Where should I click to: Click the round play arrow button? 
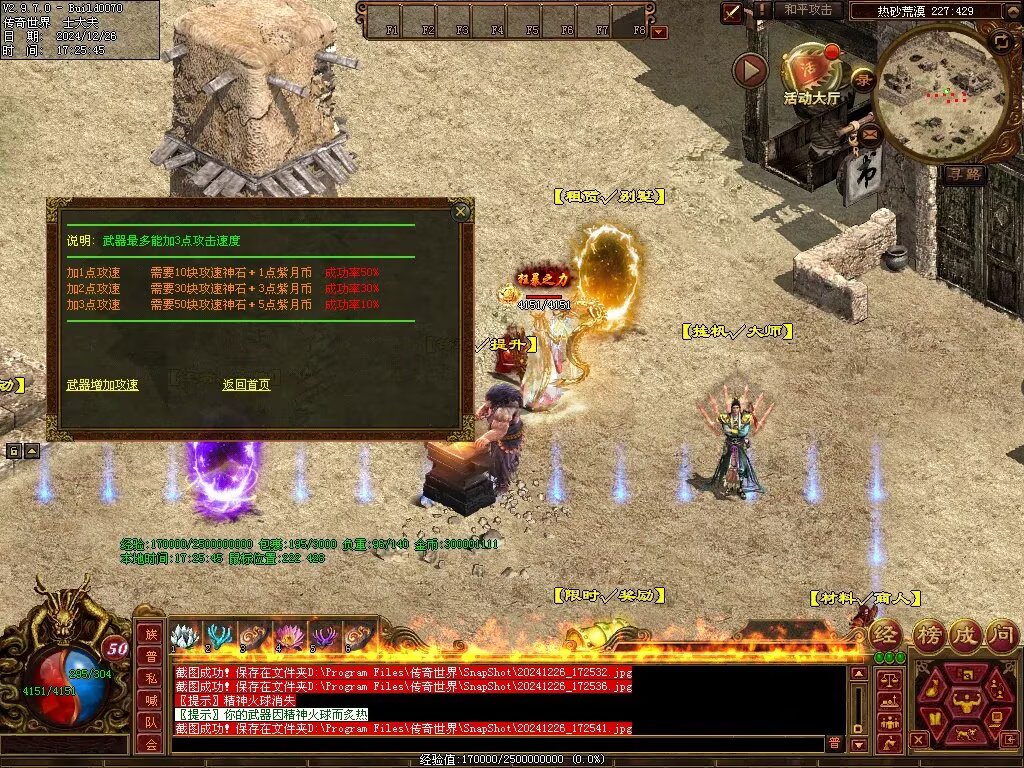750,70
